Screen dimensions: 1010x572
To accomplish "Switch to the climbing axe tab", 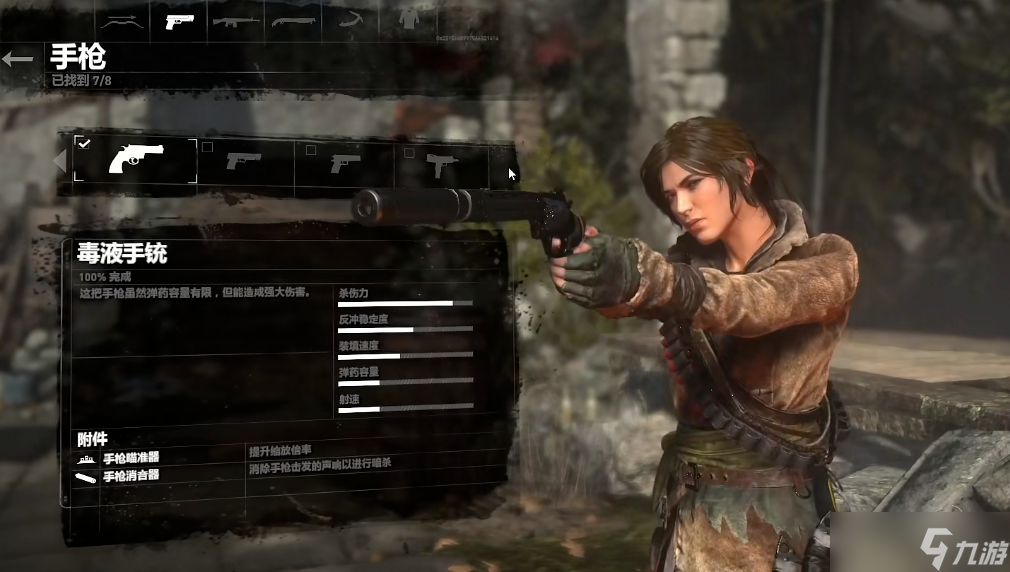I will pyautogui.click(x=351, y=20).
